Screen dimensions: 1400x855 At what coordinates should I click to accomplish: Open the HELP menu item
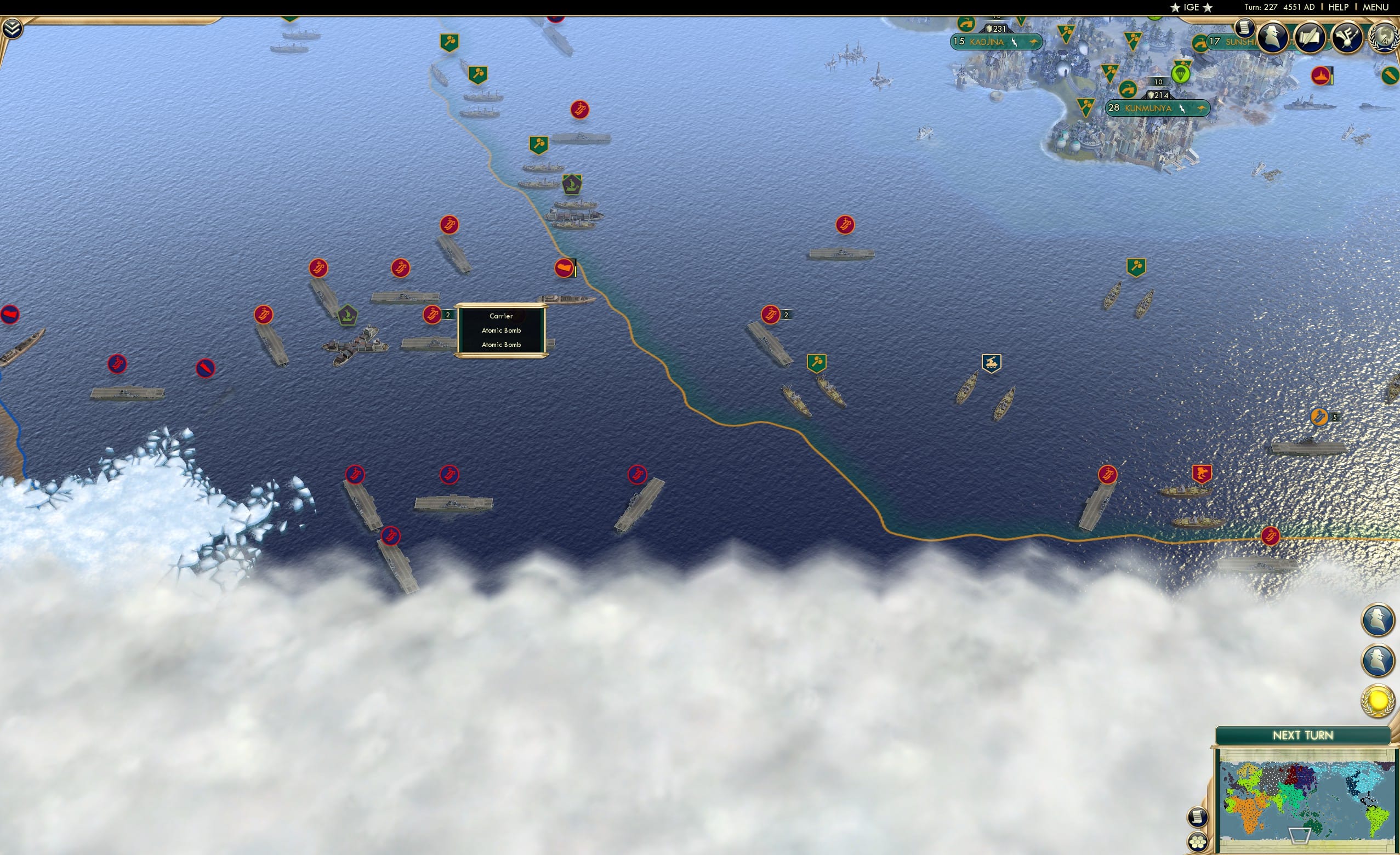coord(1339,7)
